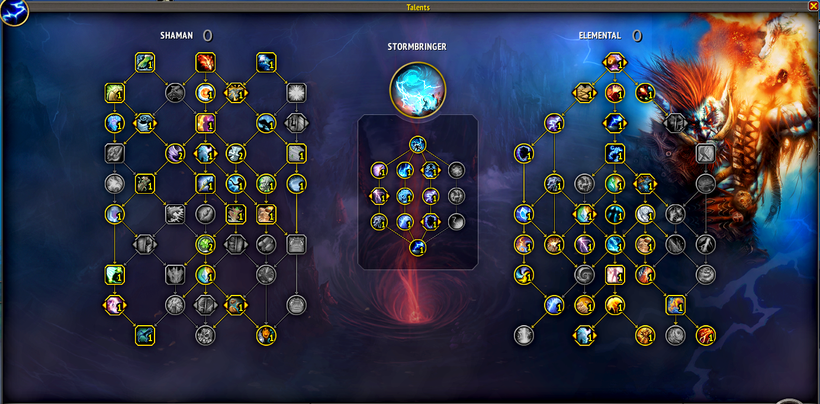Pick the Chain Lightning talent in the Shaman tree
Image resolution: width=820 pixels, height=404 pixels.
(265, 63)
